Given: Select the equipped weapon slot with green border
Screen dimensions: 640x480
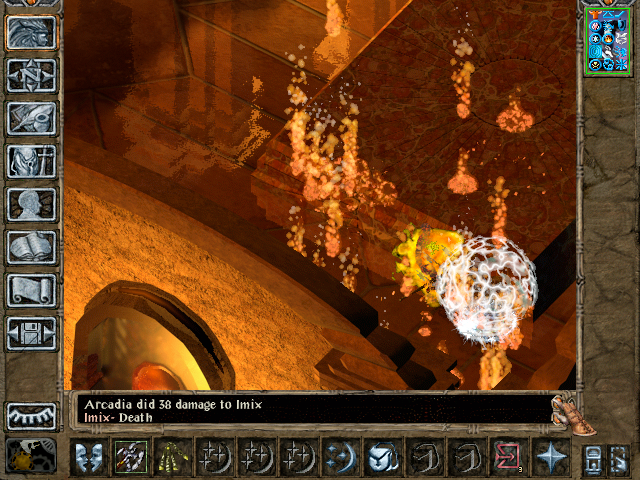Looking at the screenshot, I should point(130,457).
